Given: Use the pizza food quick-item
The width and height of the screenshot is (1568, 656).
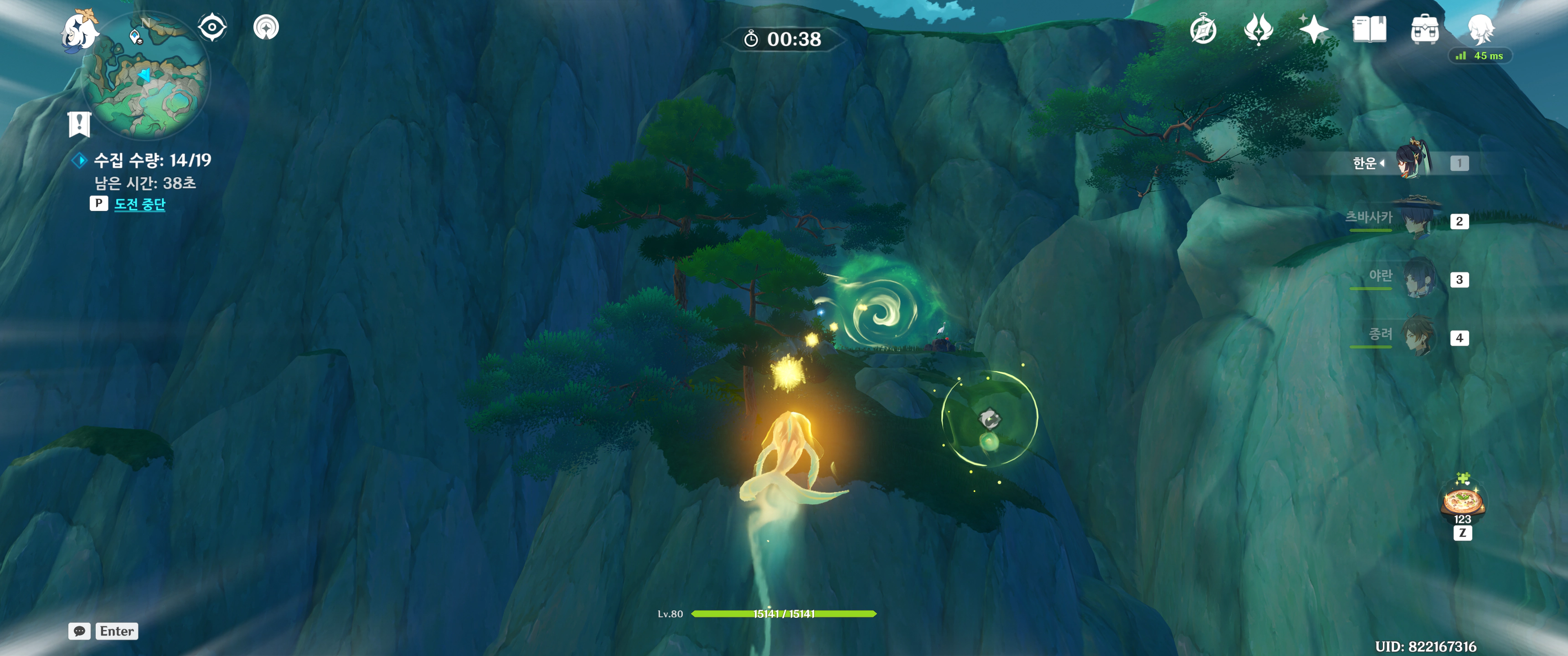Looking at the screenshot, I should click(1462, 502).
